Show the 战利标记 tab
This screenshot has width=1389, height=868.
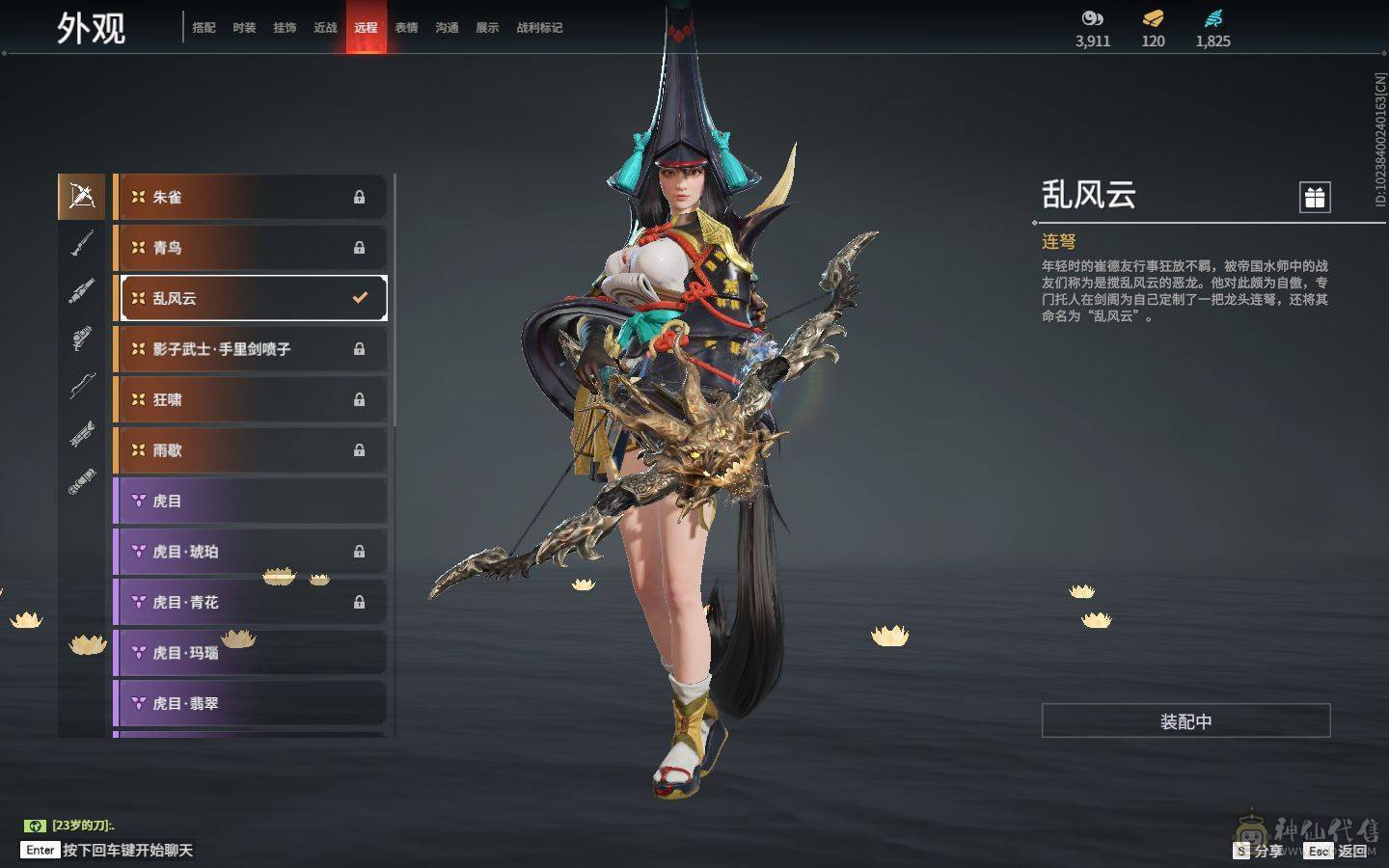pos(539,28)
